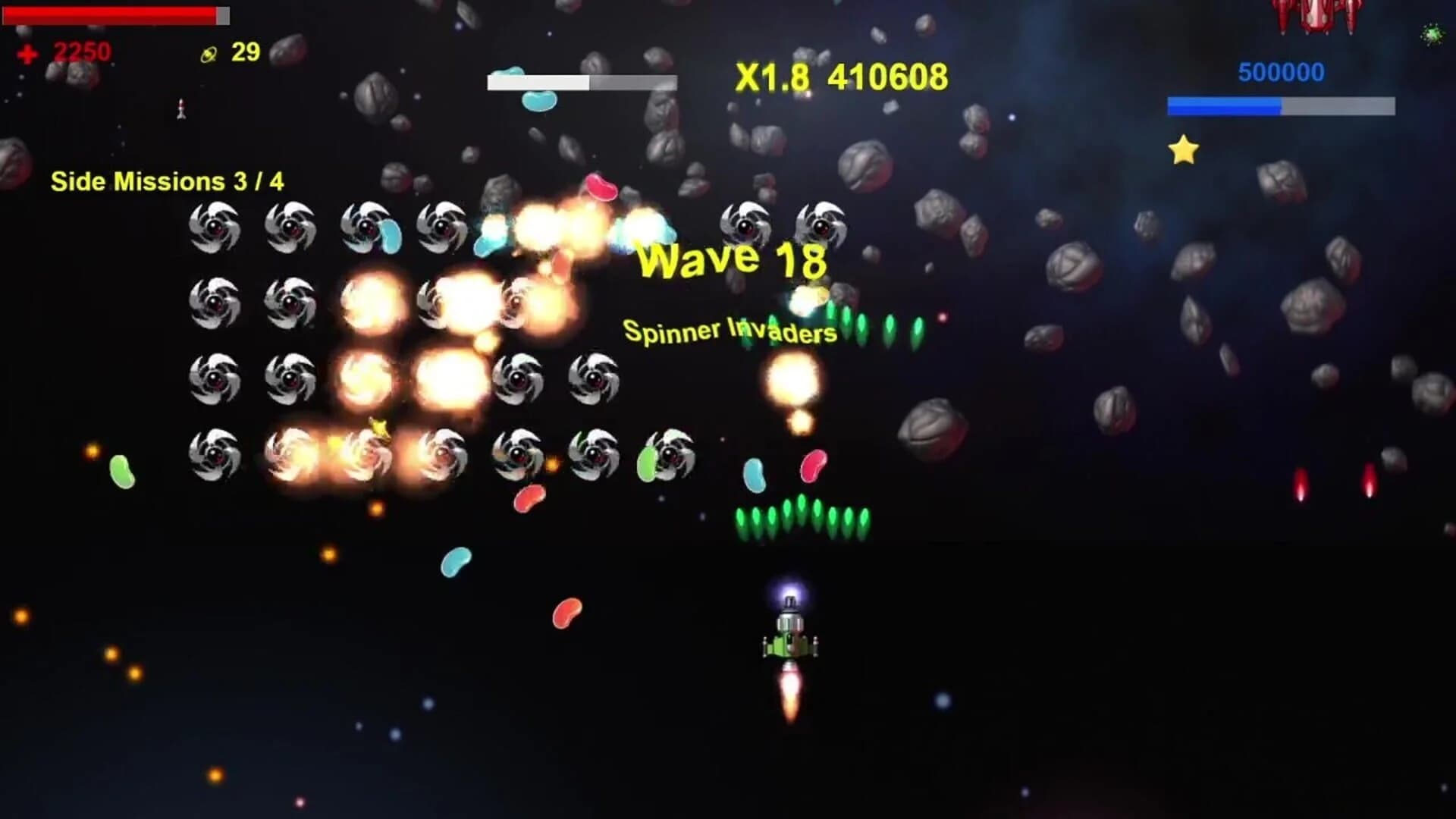Click the X1.8 score multiplier display

pyautogui.click(x=773, y=76)
